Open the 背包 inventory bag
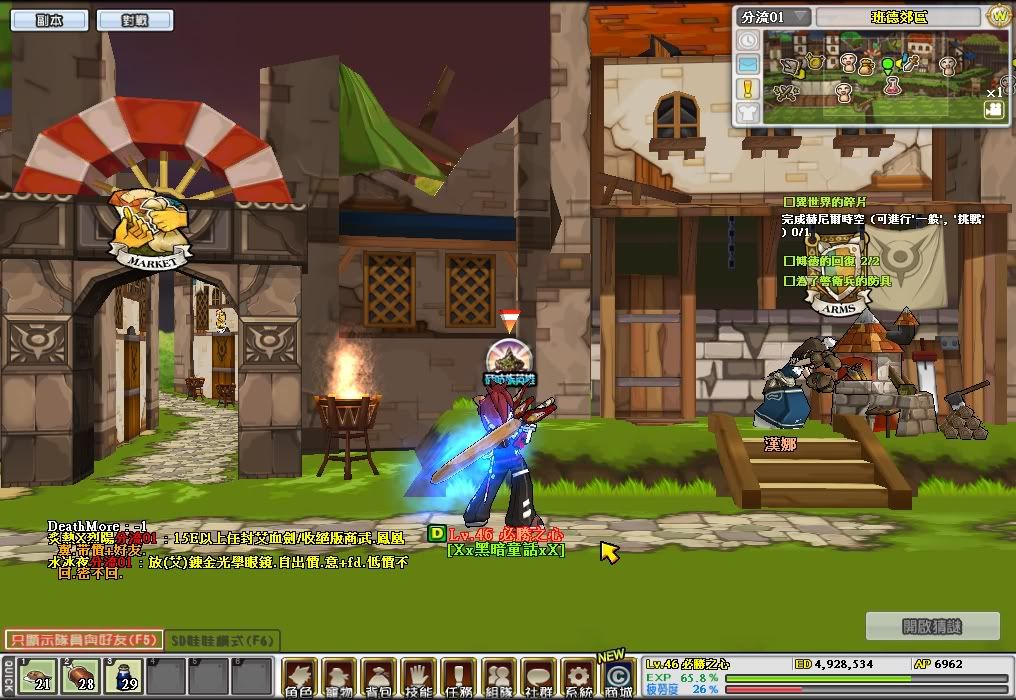 (379, 678)
